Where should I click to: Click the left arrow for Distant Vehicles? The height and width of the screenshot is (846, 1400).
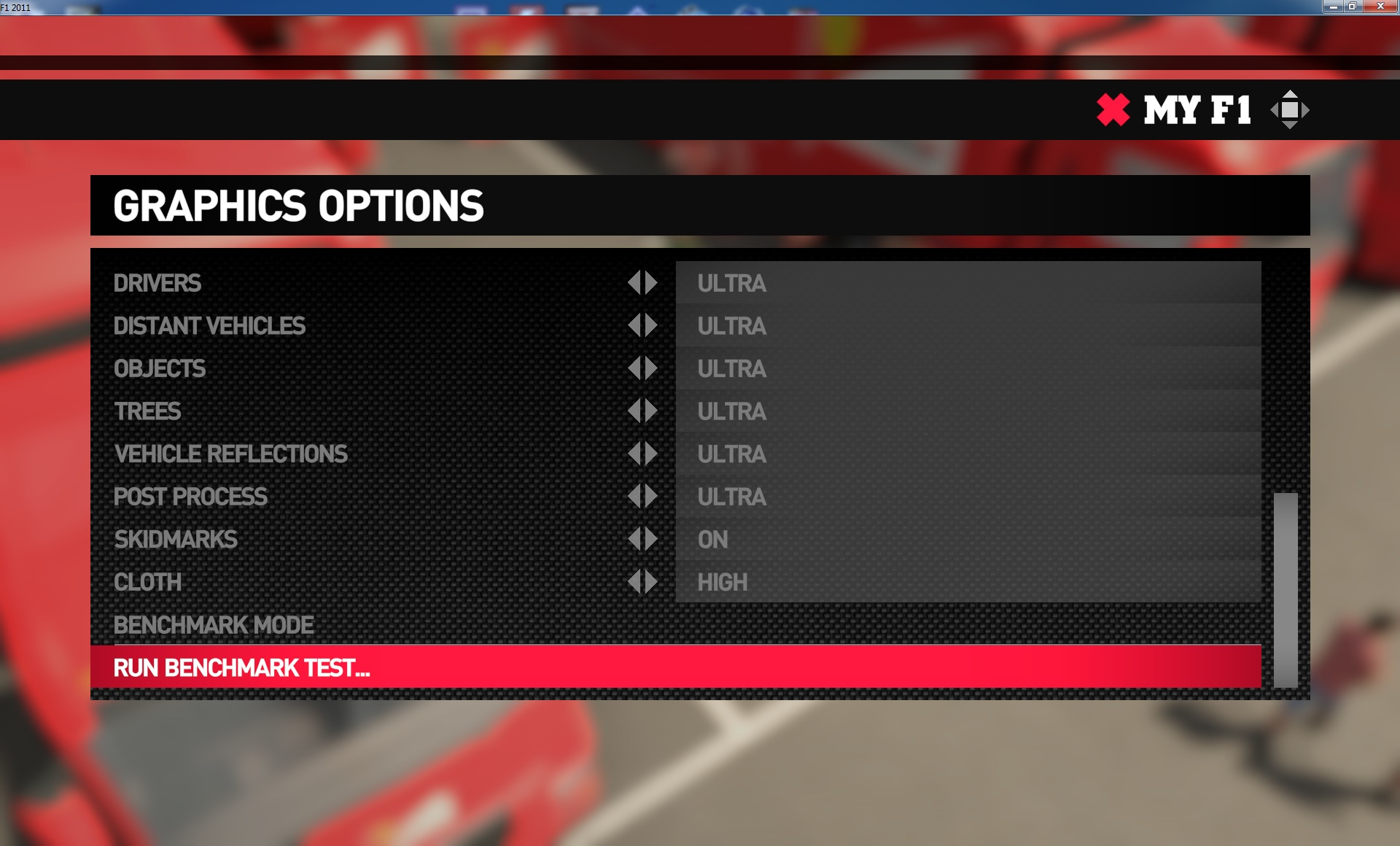[634, 325]
